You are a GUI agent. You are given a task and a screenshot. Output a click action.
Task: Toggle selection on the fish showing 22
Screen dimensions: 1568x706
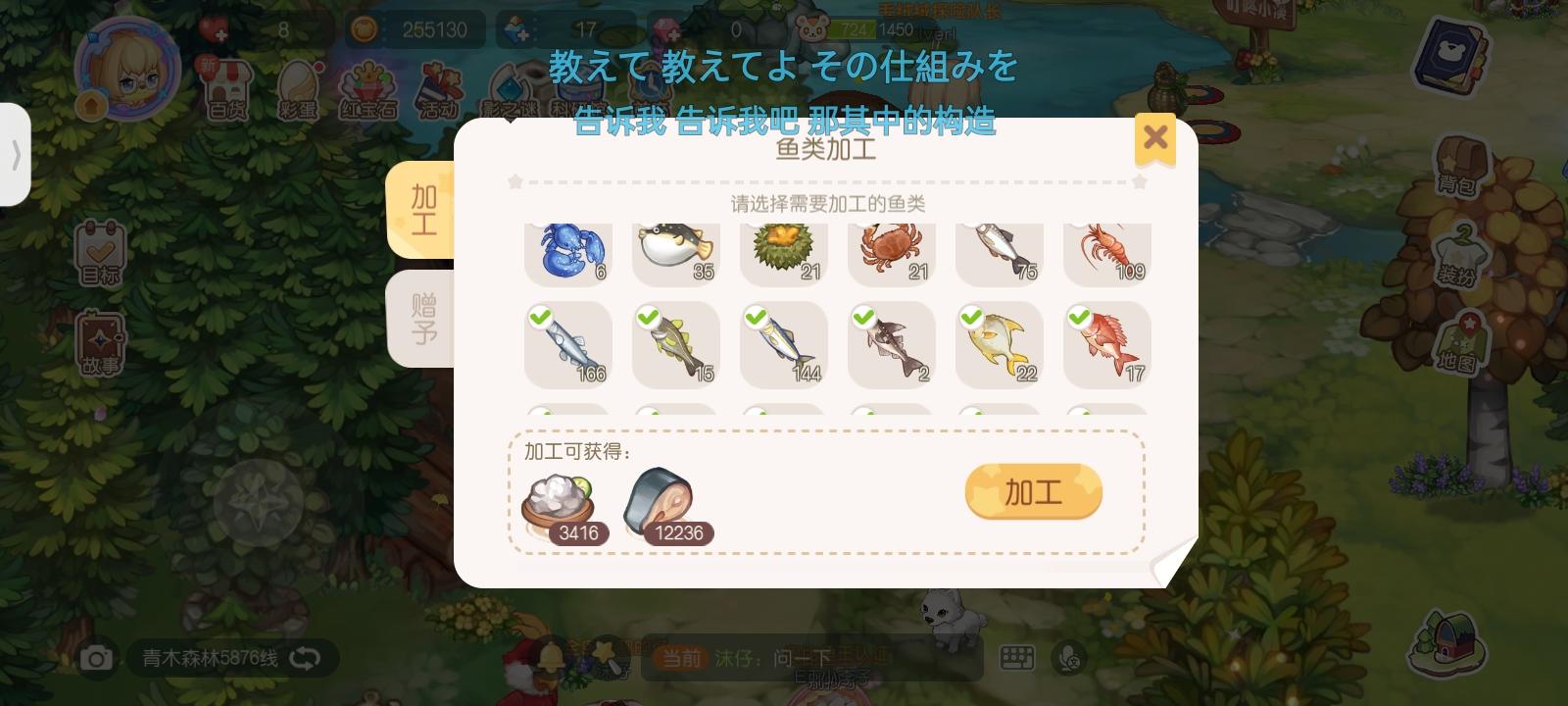pos(1000,345)
